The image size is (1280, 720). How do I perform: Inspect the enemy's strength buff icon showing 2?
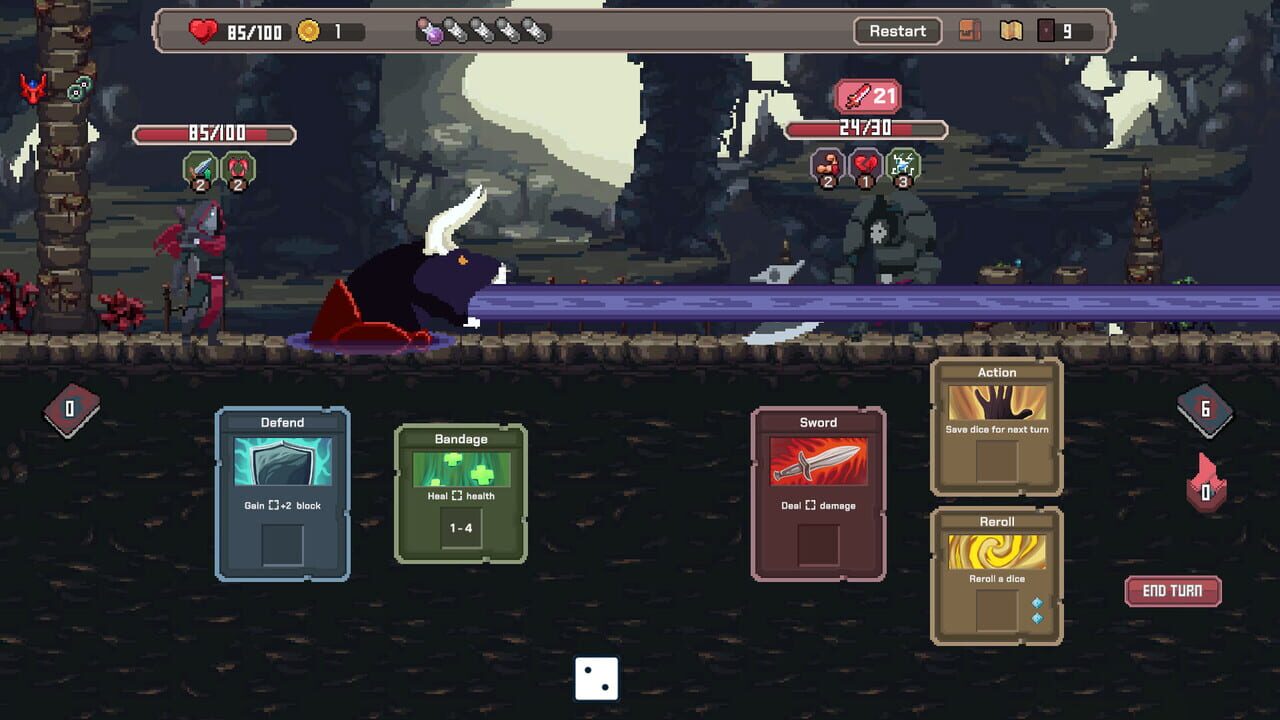click(825, 167)
